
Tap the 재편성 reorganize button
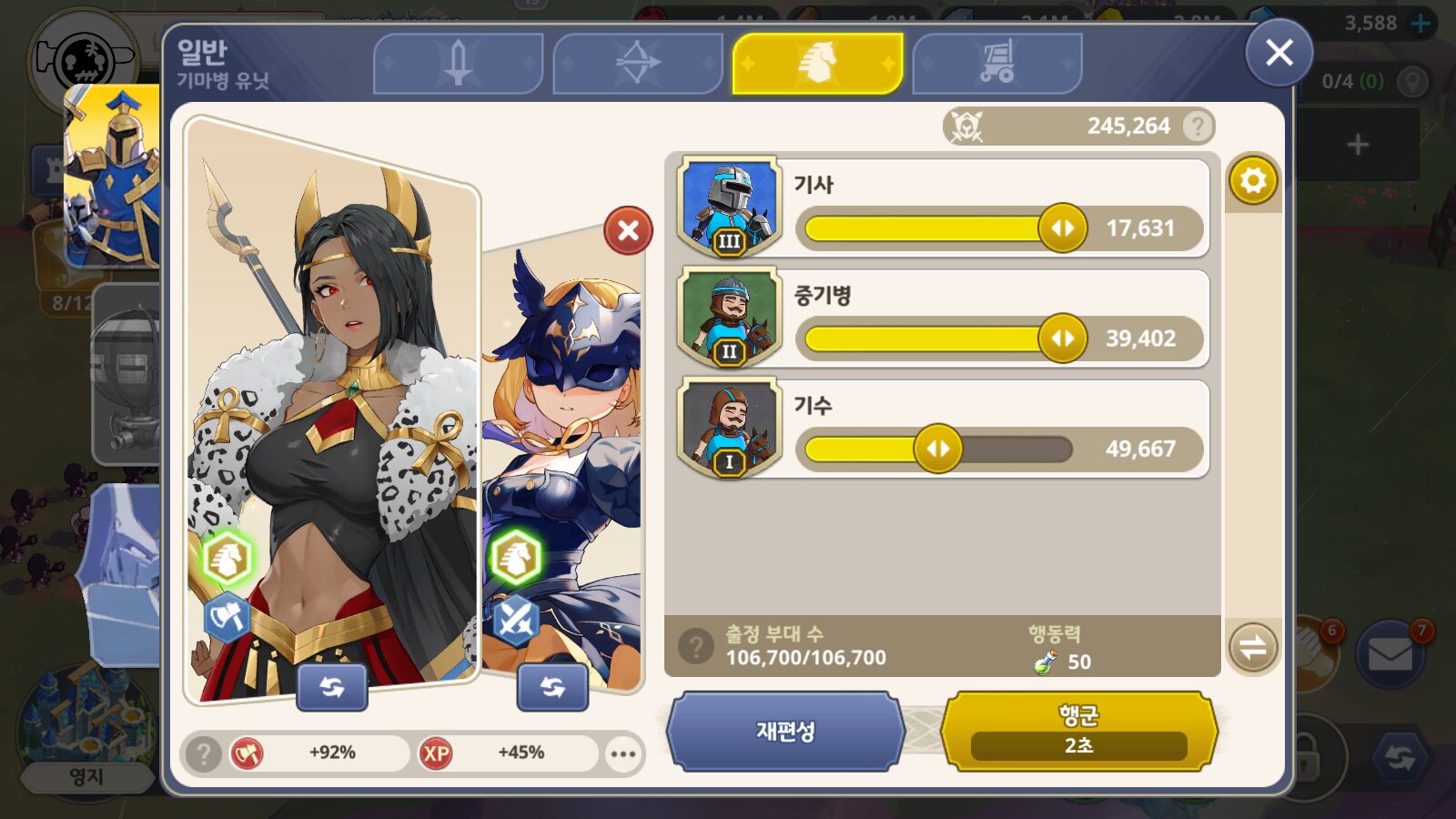point(785,731)
